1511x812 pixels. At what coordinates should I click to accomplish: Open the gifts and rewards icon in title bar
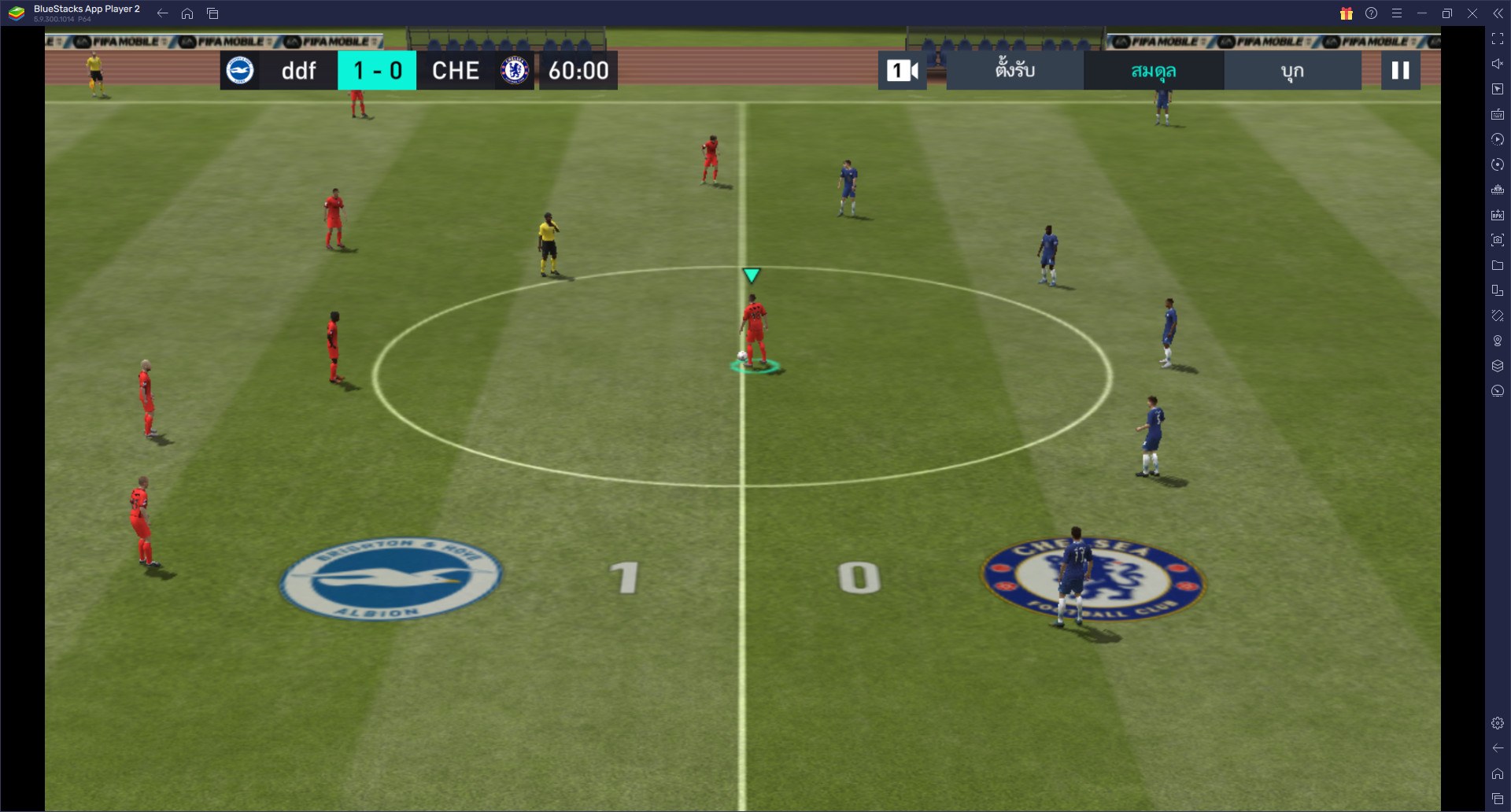pos(1346,13)
